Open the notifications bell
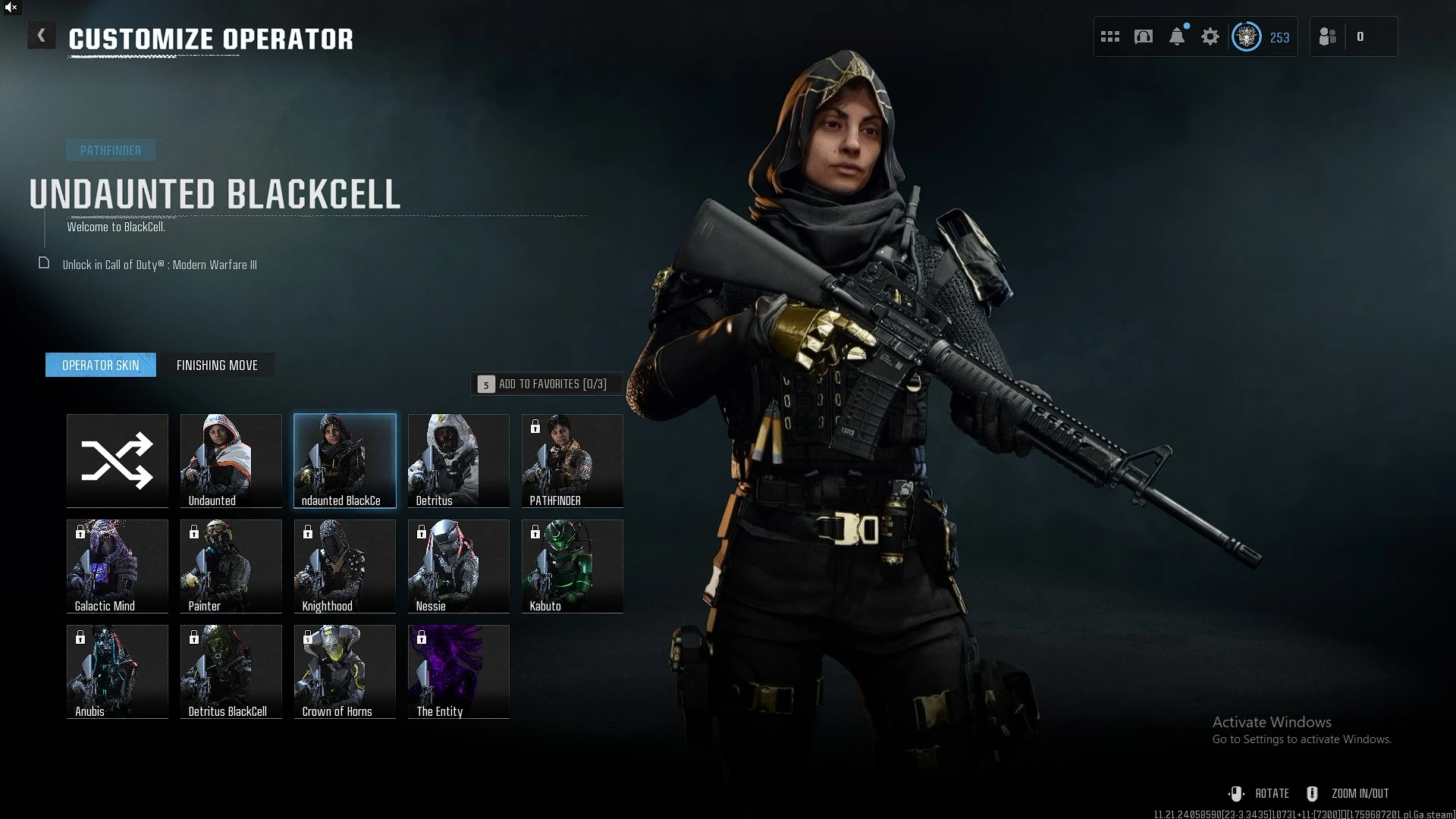 (1177, 36)
